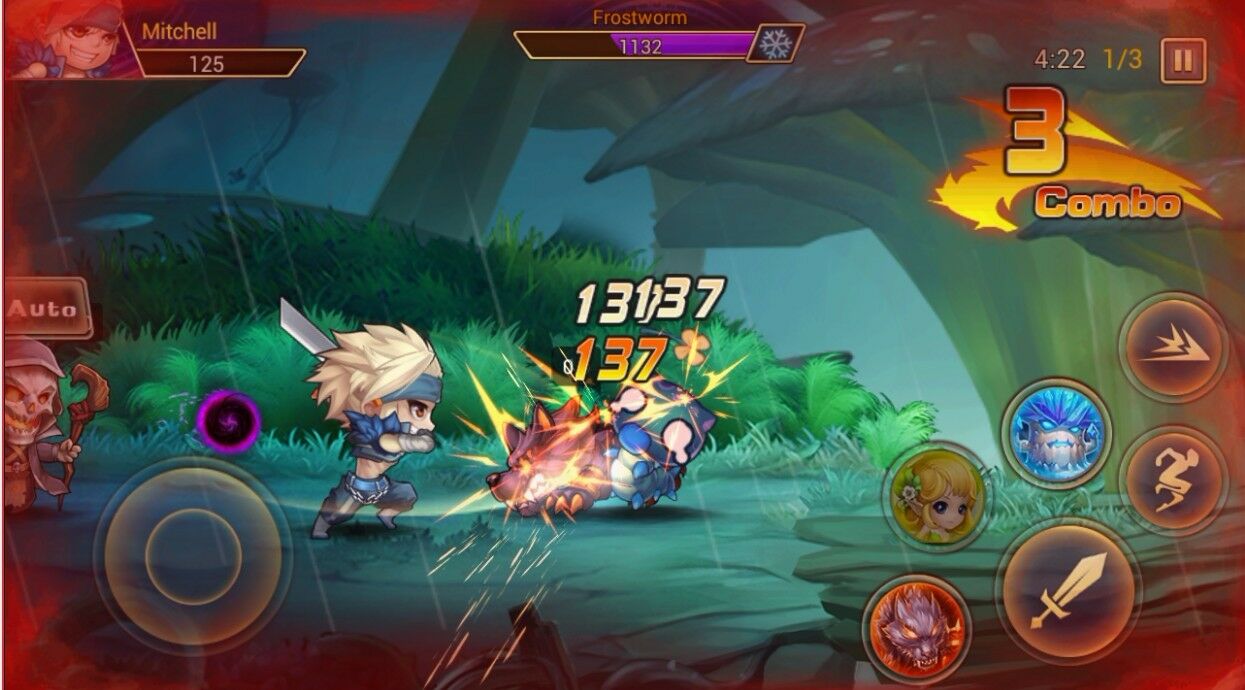Summon the blonde fairy girl companion
The height and width of the screenshot is (690, 1245).
[936, 496]
